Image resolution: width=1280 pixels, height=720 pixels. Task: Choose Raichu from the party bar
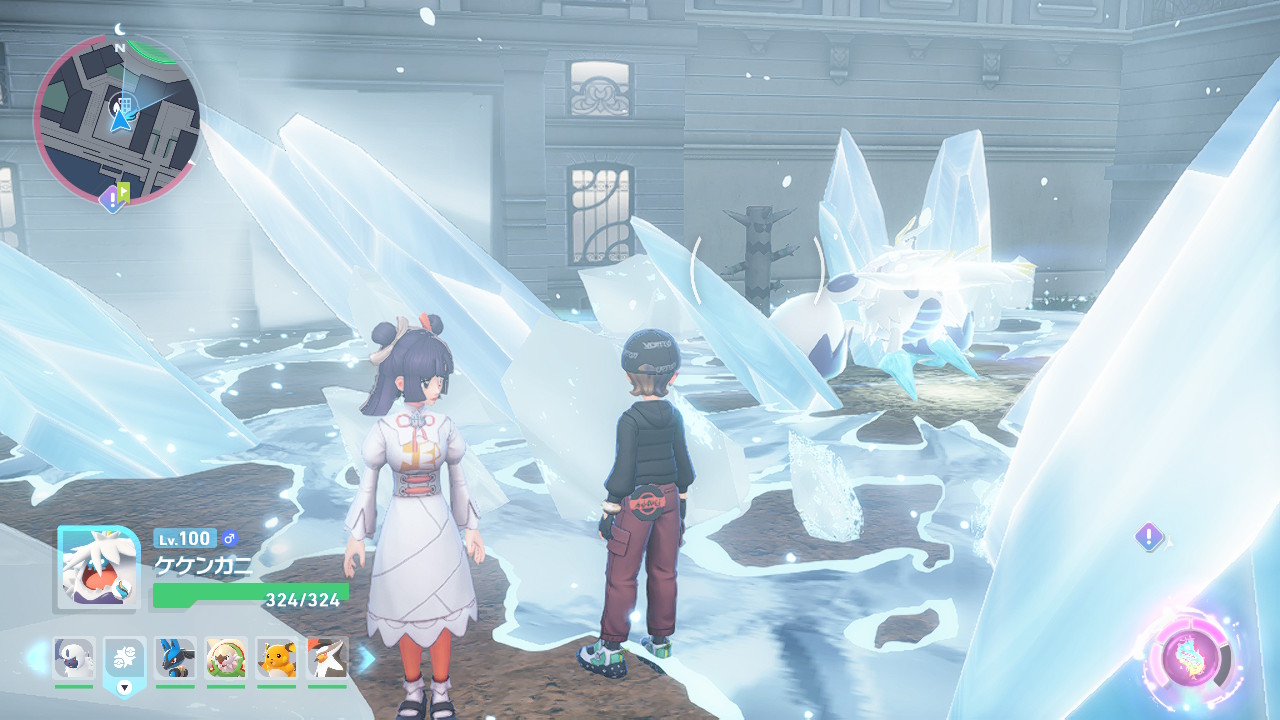277,658
